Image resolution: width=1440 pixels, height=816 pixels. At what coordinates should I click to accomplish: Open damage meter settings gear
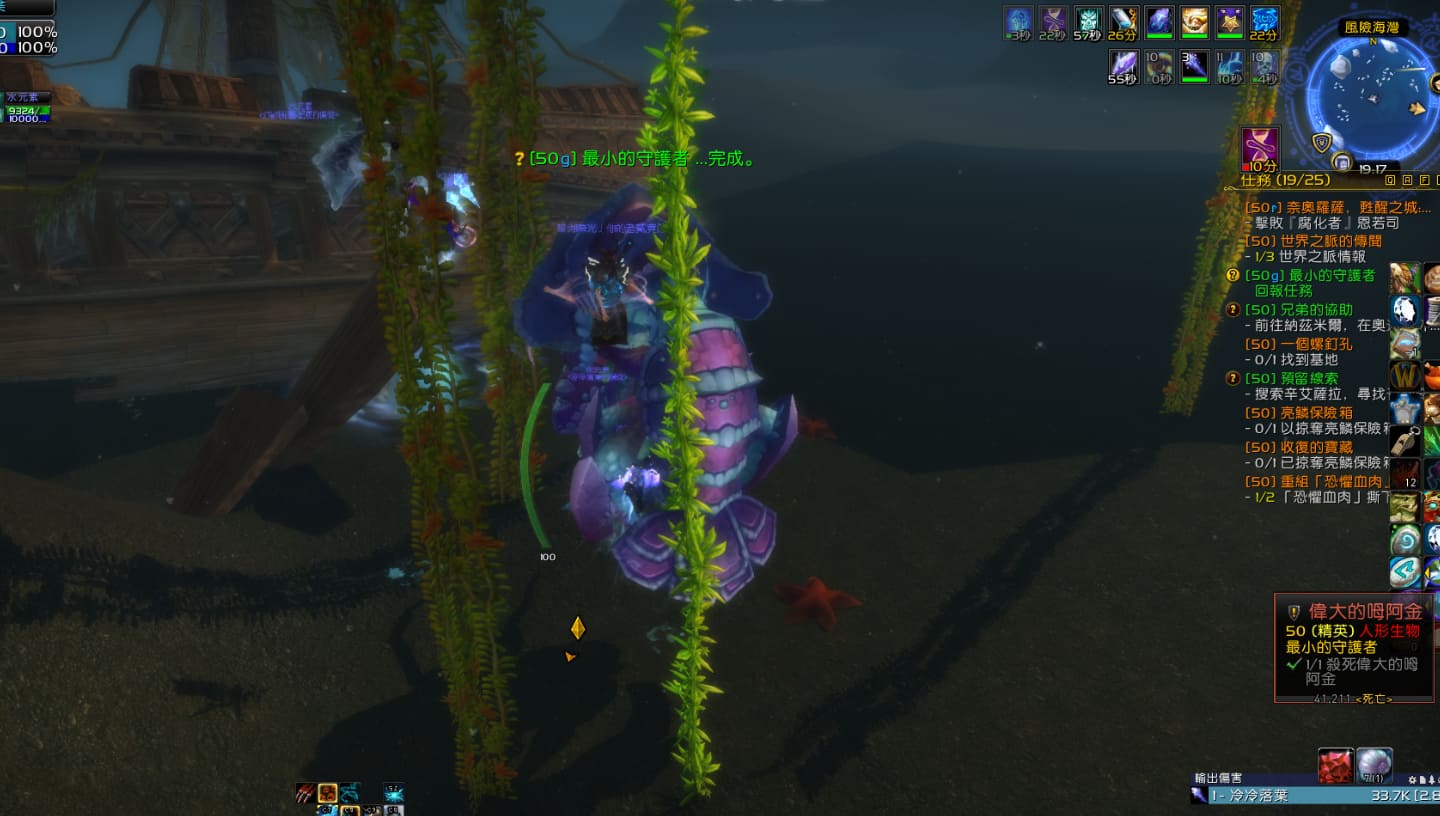click(x=1412, y=779)
